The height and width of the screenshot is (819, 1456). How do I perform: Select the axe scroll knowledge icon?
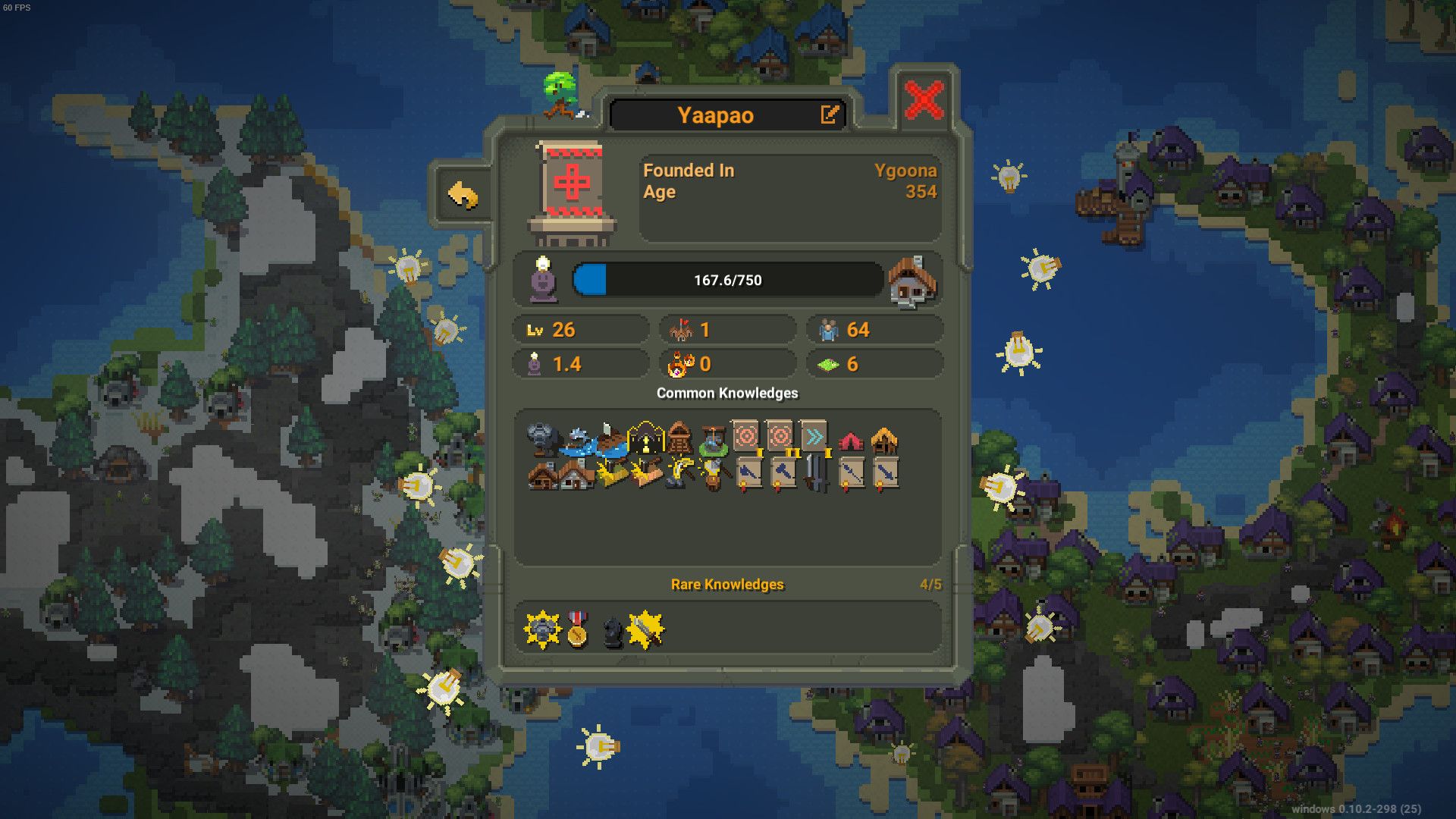click(x=748, y=473)
